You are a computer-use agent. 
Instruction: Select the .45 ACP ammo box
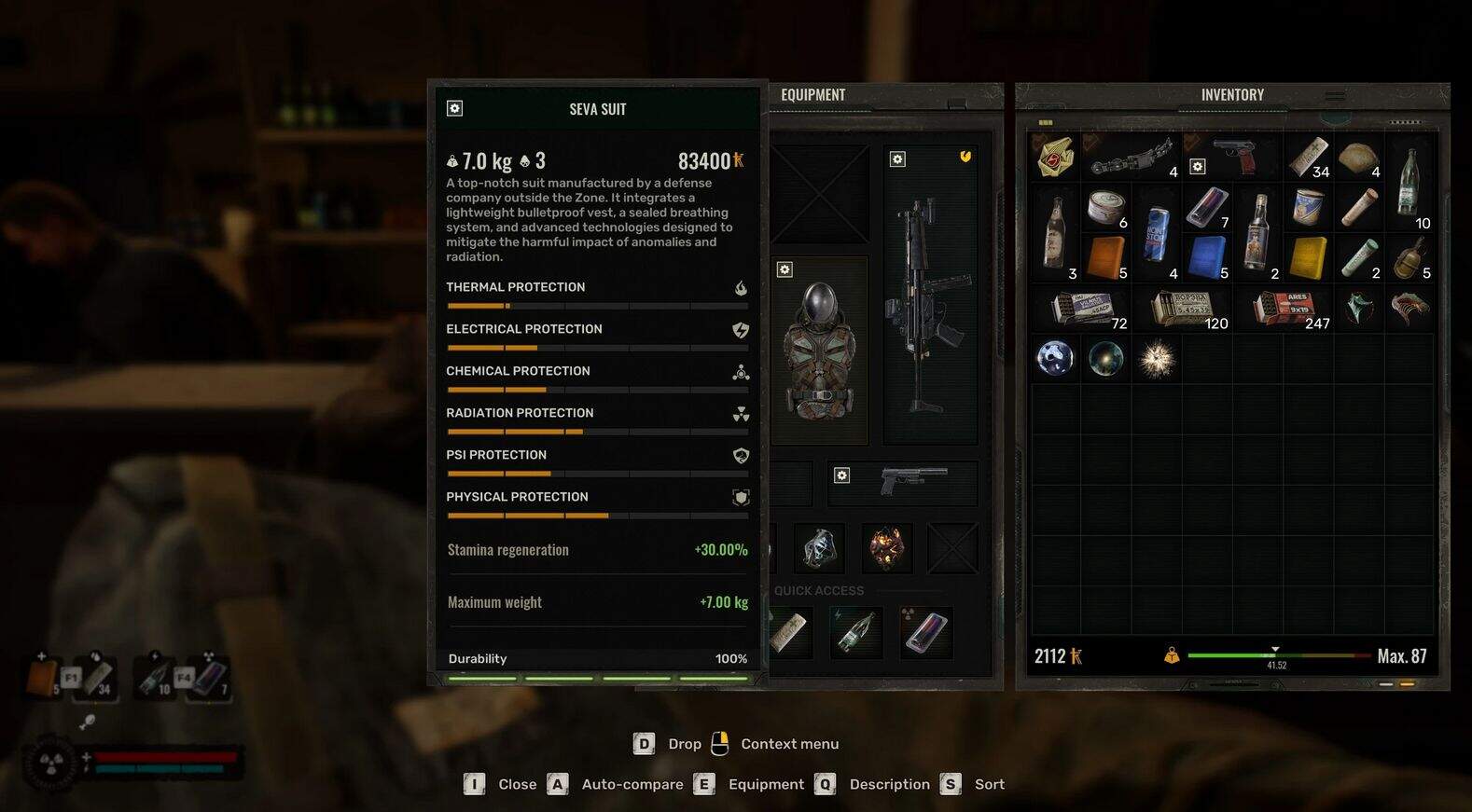pyautogui.click(x=1080, y=308)
